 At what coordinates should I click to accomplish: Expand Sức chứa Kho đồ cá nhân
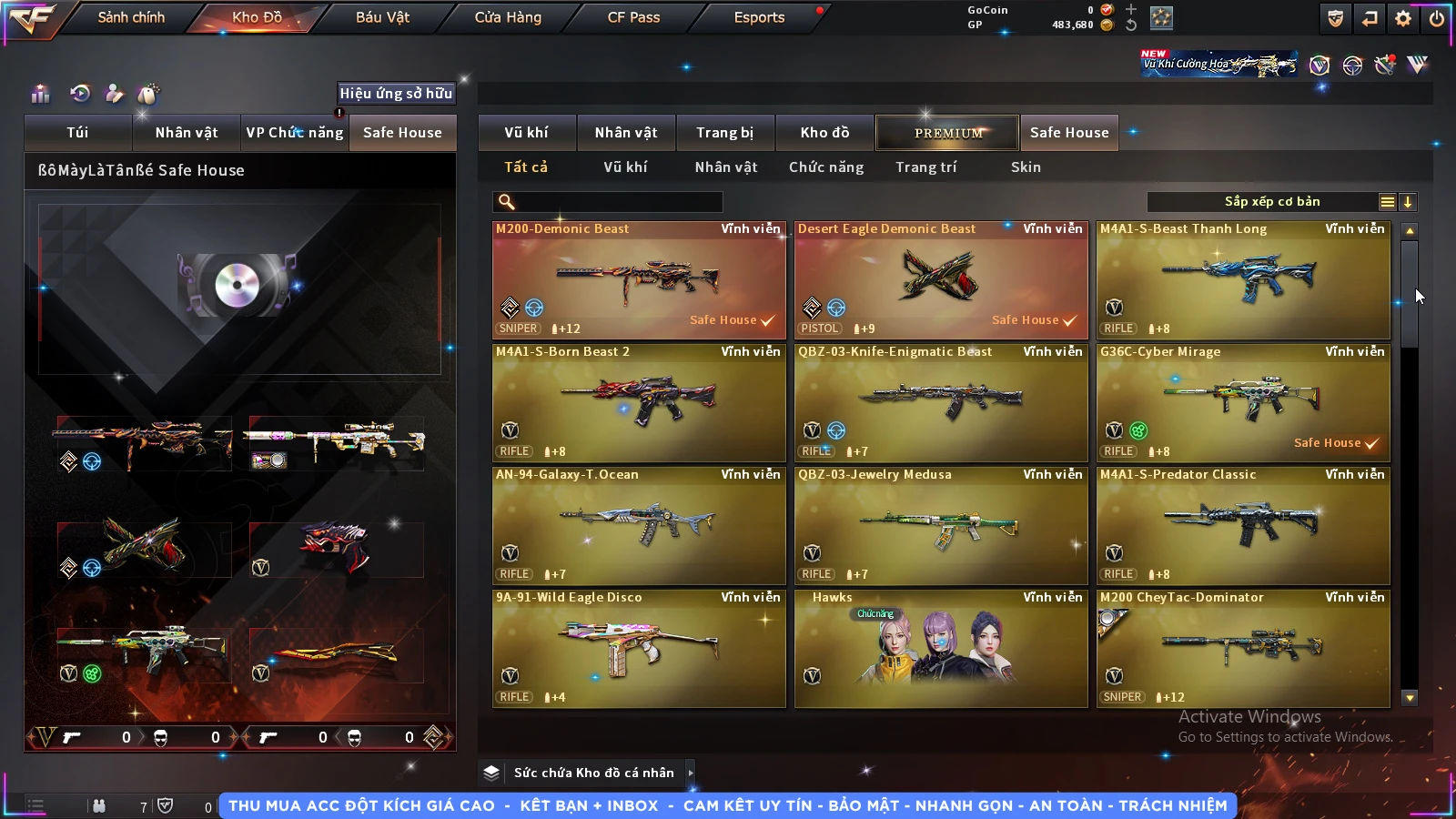[593, 773]
